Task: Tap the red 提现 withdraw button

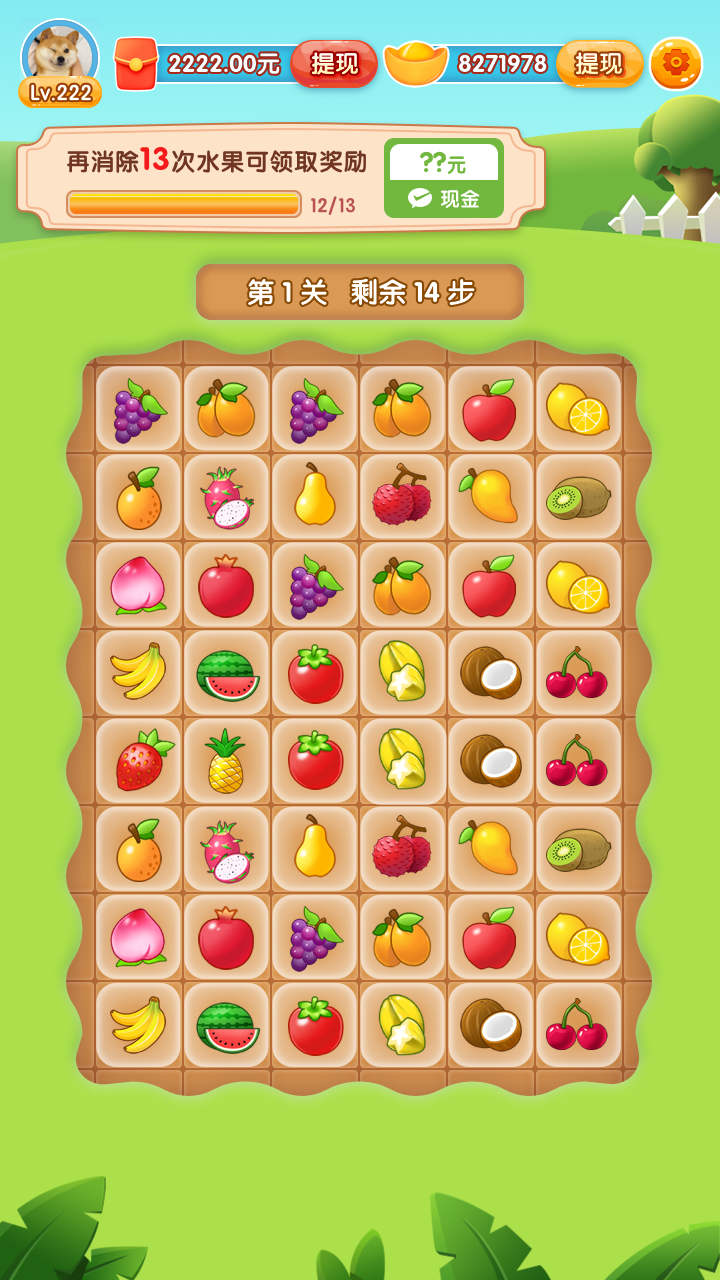Action: click(x=334, y=64)
